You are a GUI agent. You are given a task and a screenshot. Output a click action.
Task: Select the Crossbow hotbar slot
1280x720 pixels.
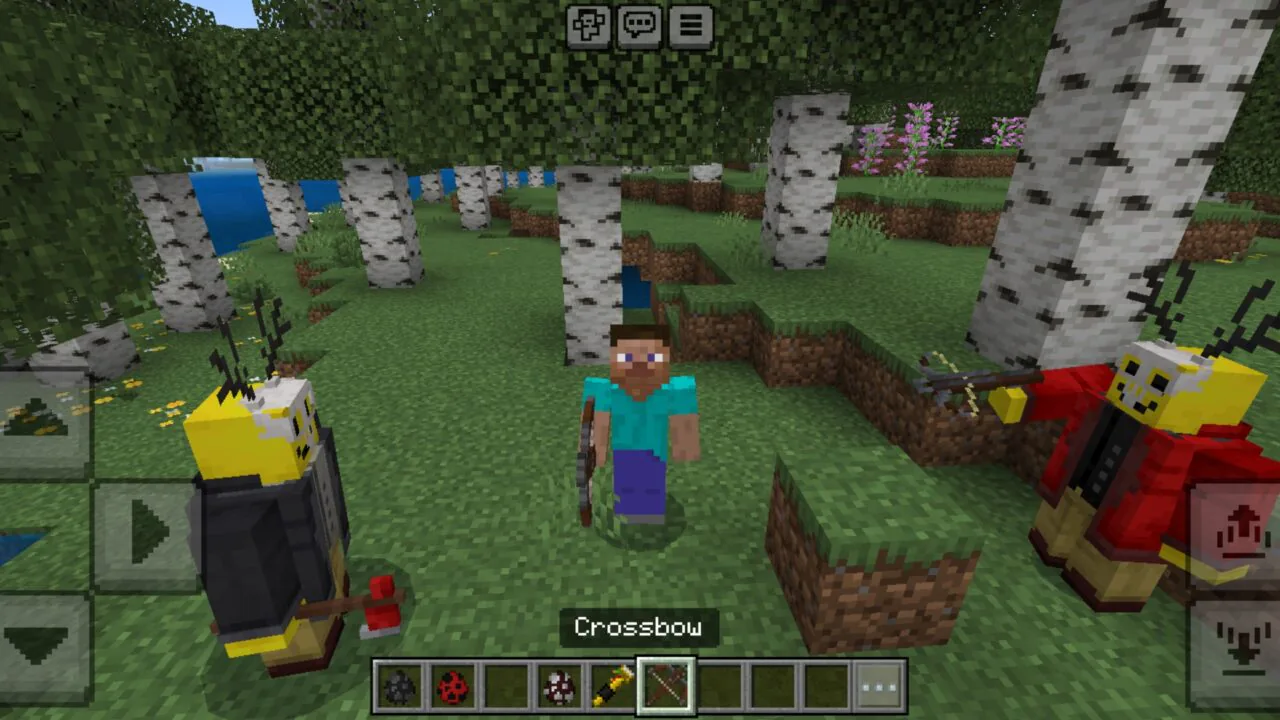[666, 686]
